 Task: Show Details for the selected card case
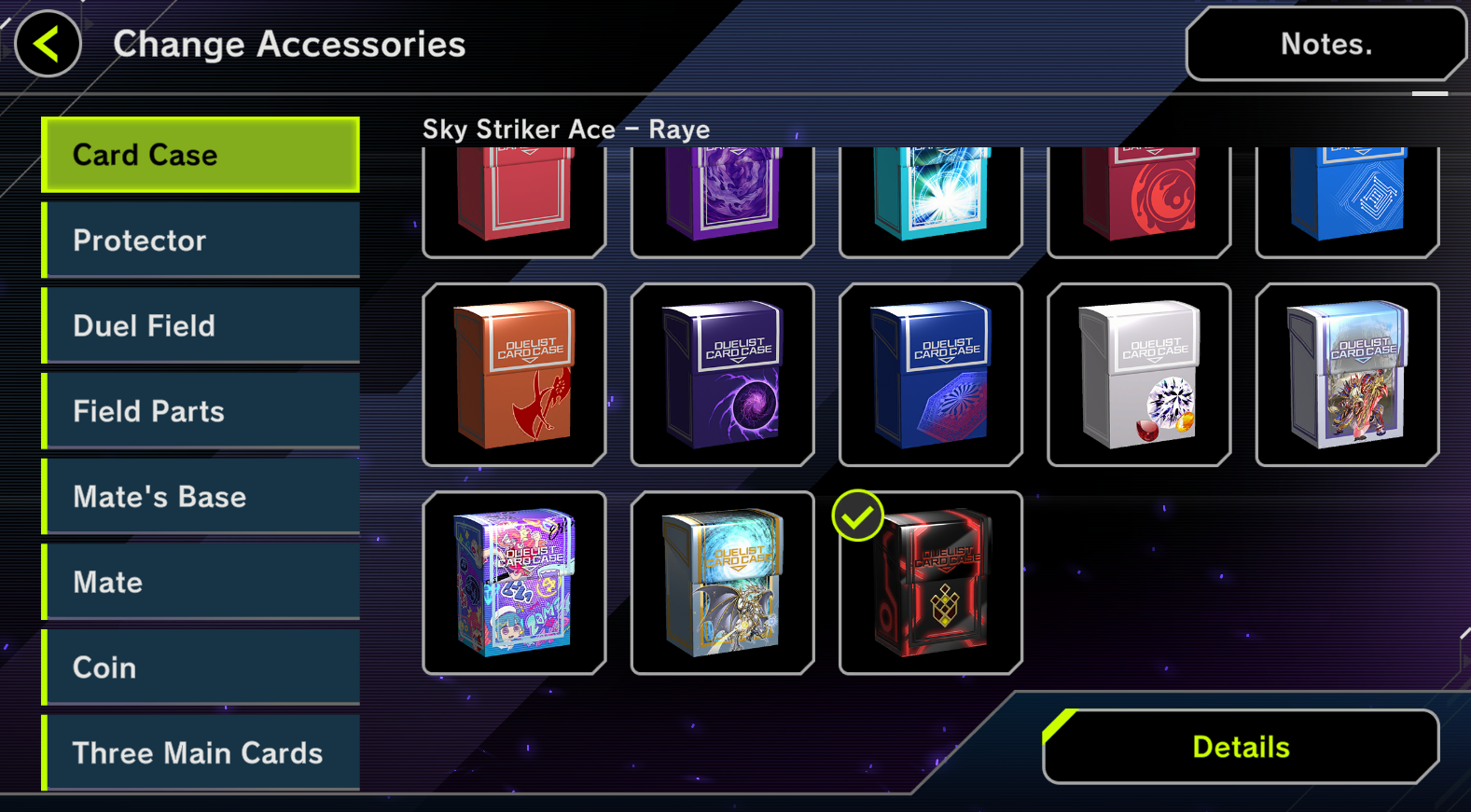tap(1241, 747)
